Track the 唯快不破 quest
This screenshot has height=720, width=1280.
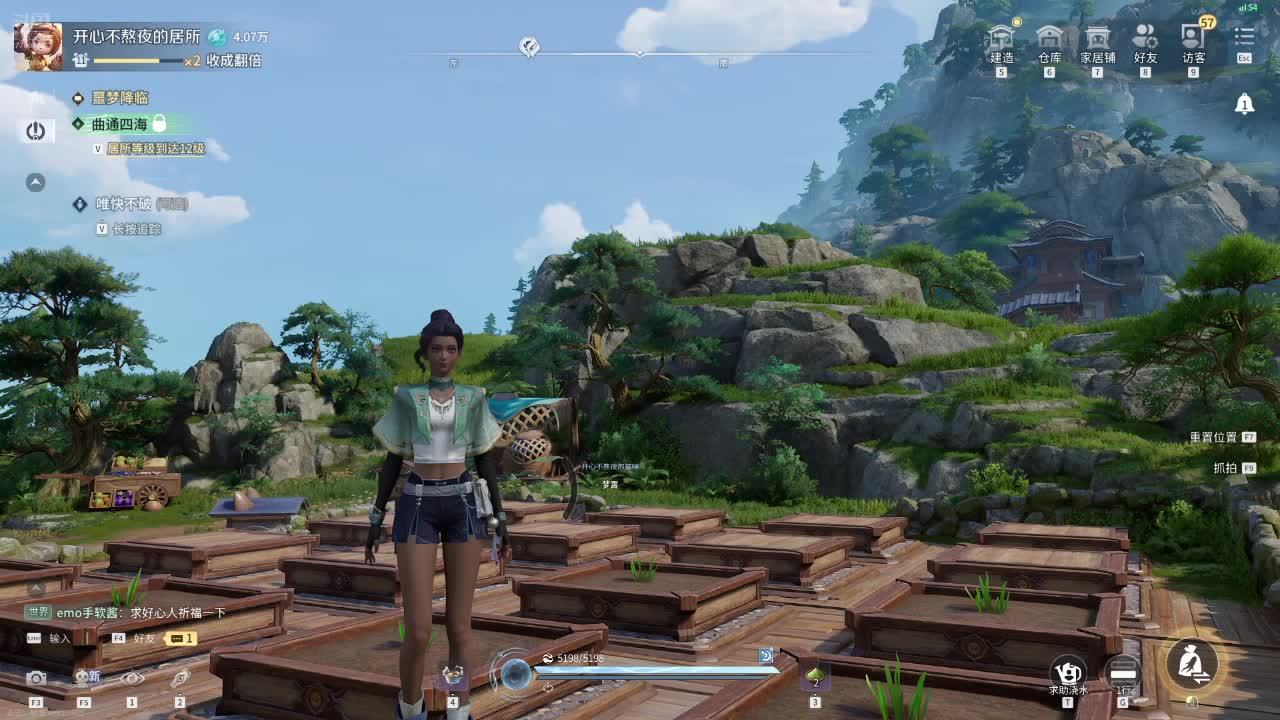[124, 204]
